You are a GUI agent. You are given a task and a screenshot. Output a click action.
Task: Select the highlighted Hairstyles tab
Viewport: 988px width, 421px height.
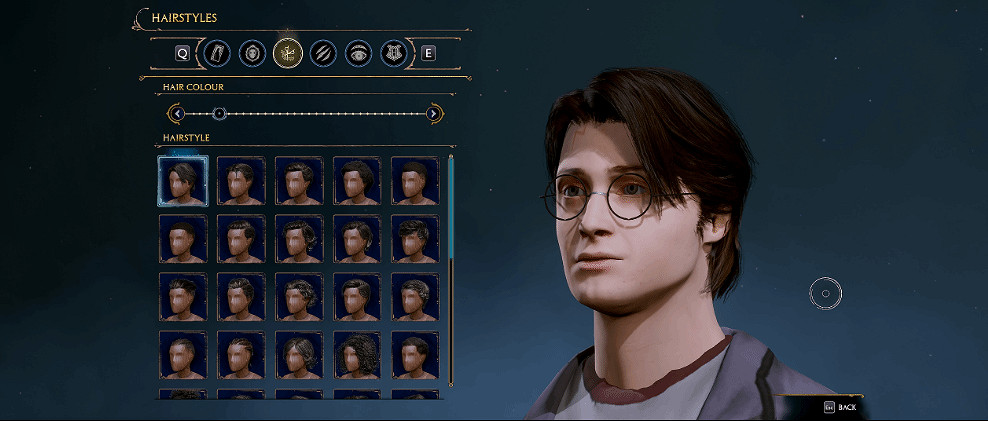[287, 53]
